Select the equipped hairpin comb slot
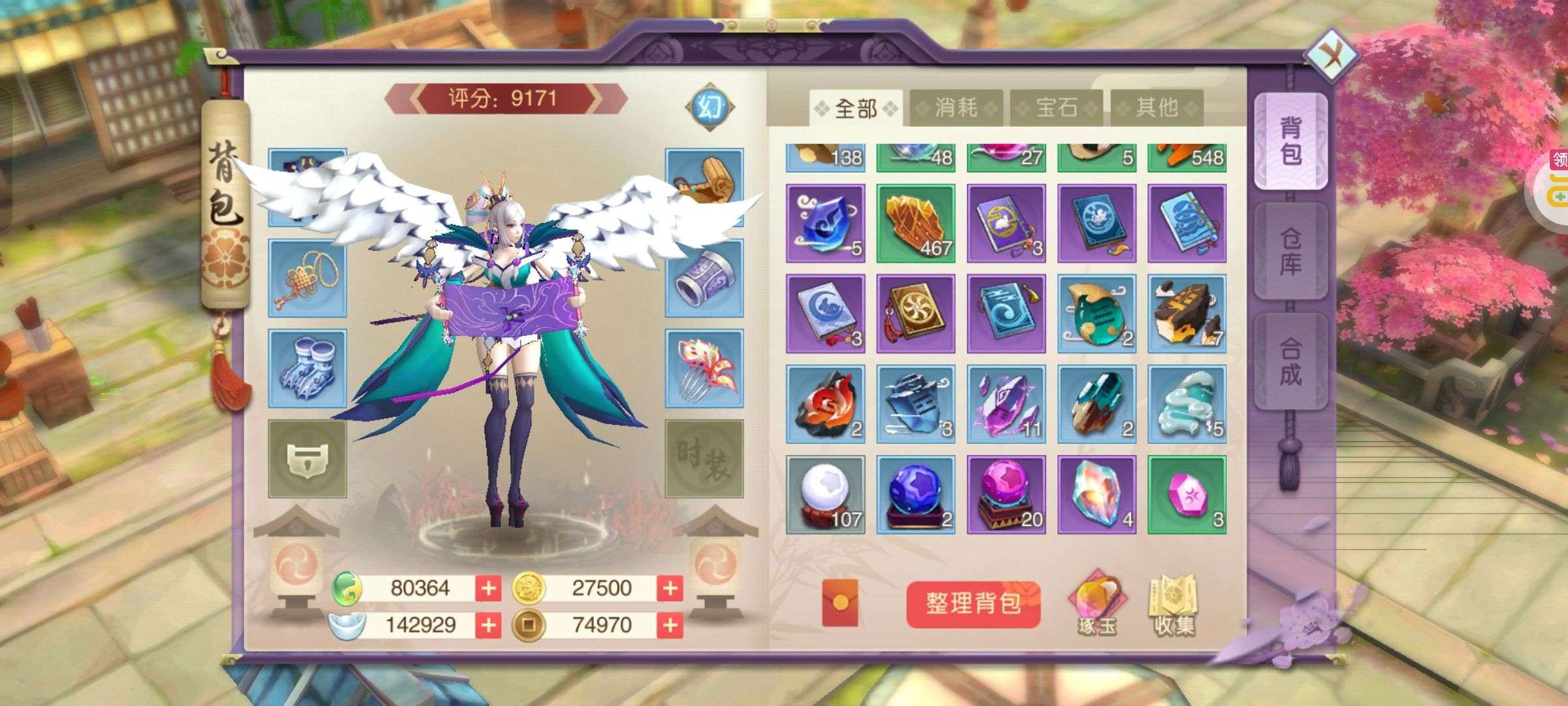Image resolution: width=1568 pixels, height=706 pixels. [704, 368]
